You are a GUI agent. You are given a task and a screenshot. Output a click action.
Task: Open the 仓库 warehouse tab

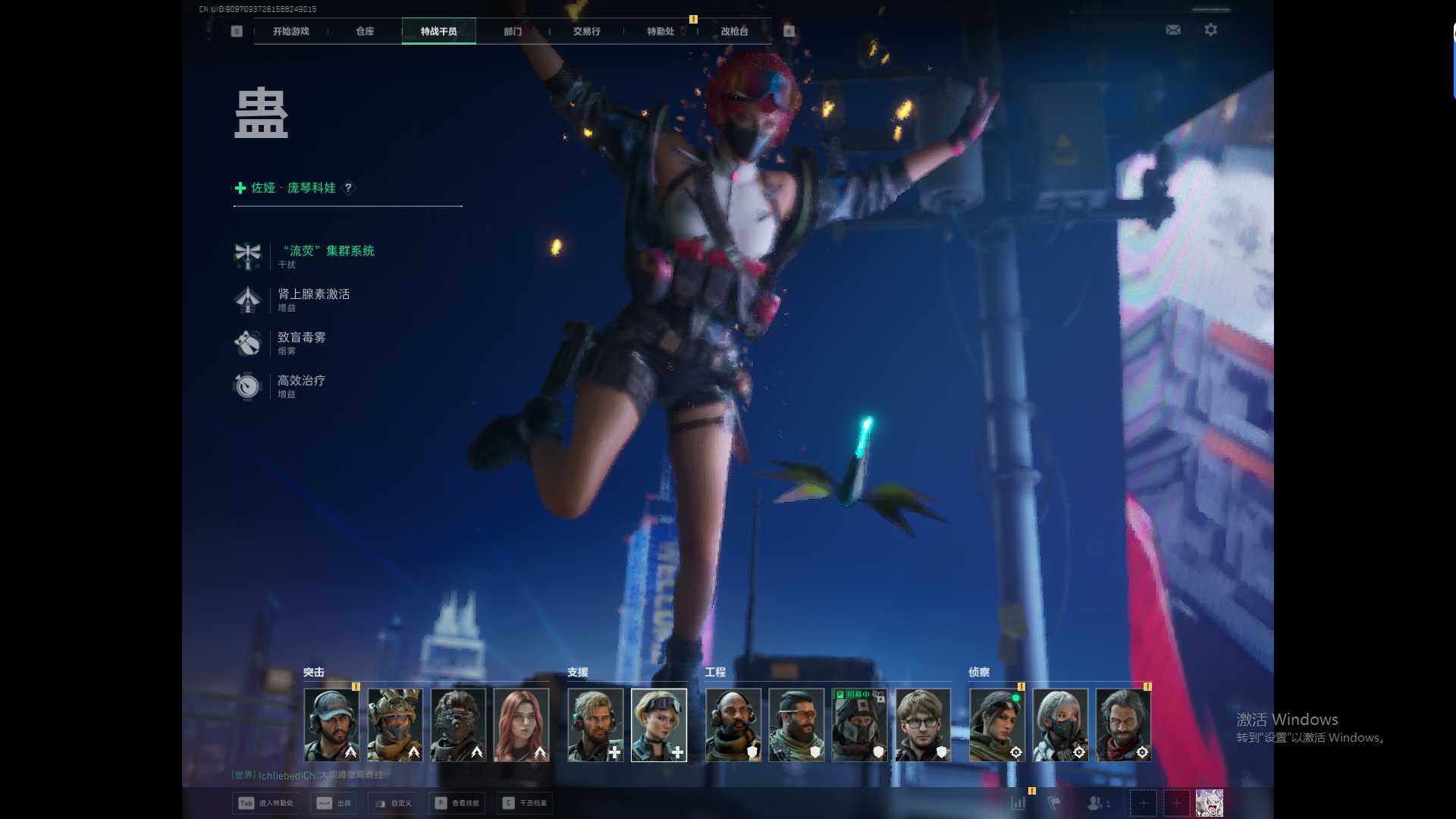point(365,31)
